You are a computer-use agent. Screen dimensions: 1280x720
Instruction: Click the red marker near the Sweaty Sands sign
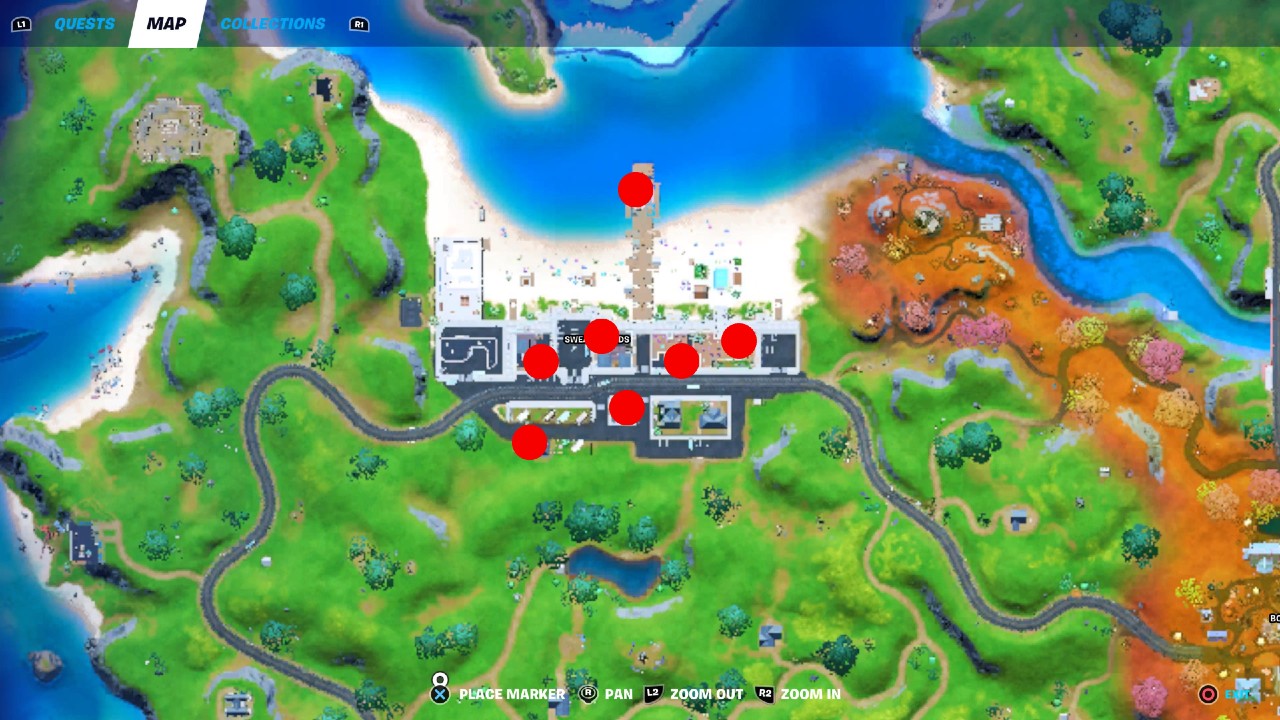(601, 338)
